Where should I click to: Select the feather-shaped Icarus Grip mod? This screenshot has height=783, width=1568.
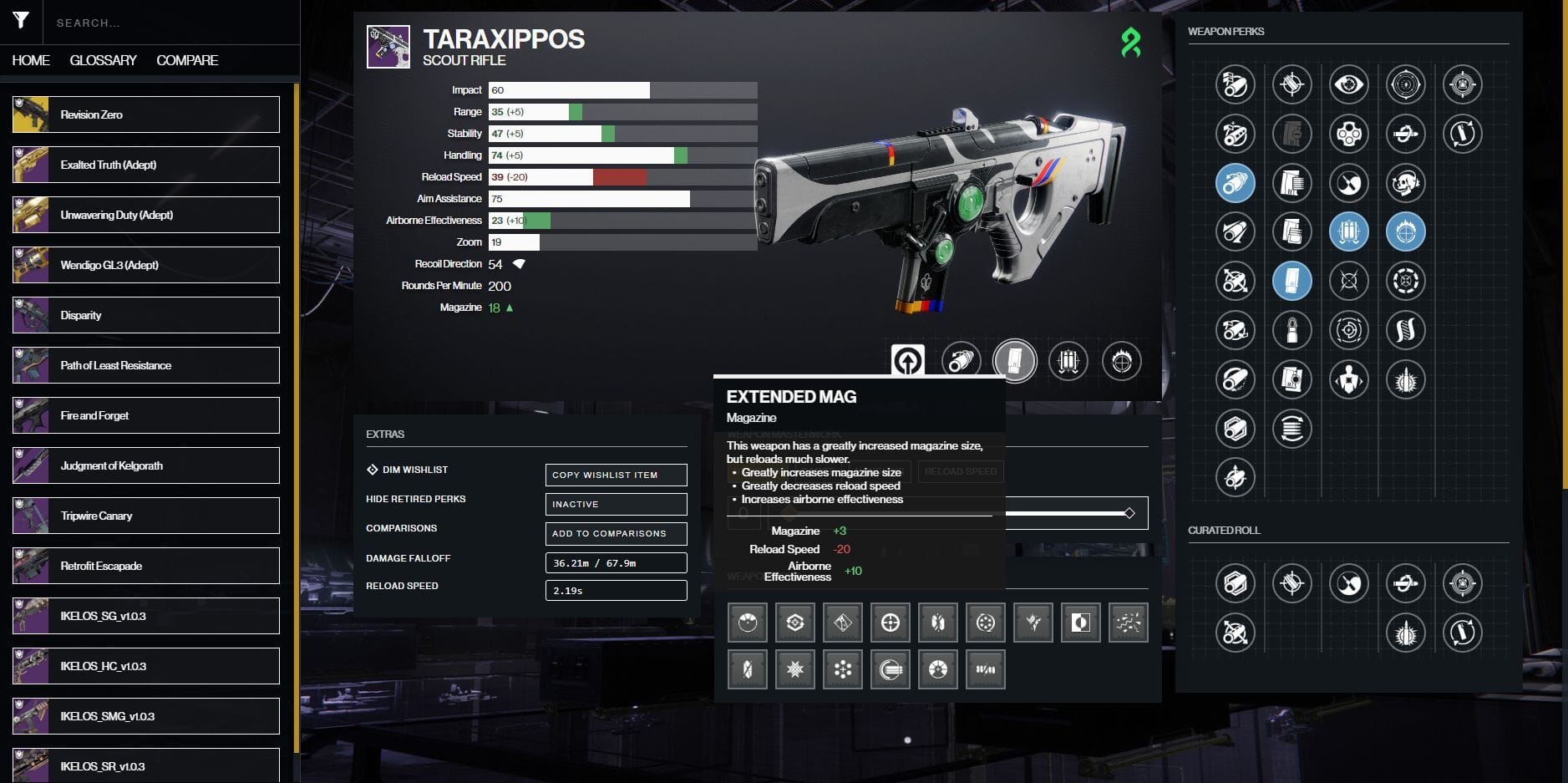(x=1034, y=623)
